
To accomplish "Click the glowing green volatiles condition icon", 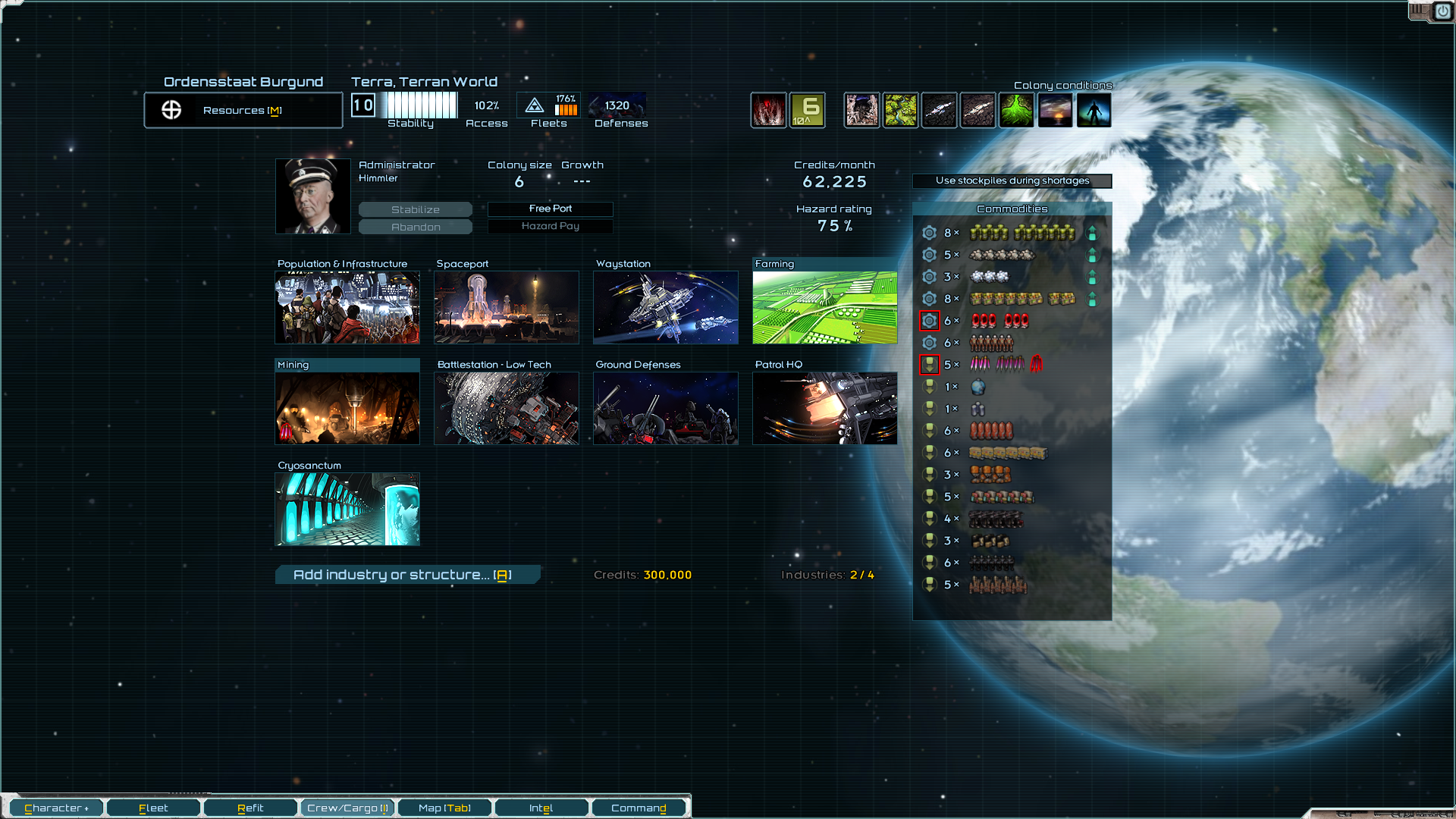I will coord(1016,109).
